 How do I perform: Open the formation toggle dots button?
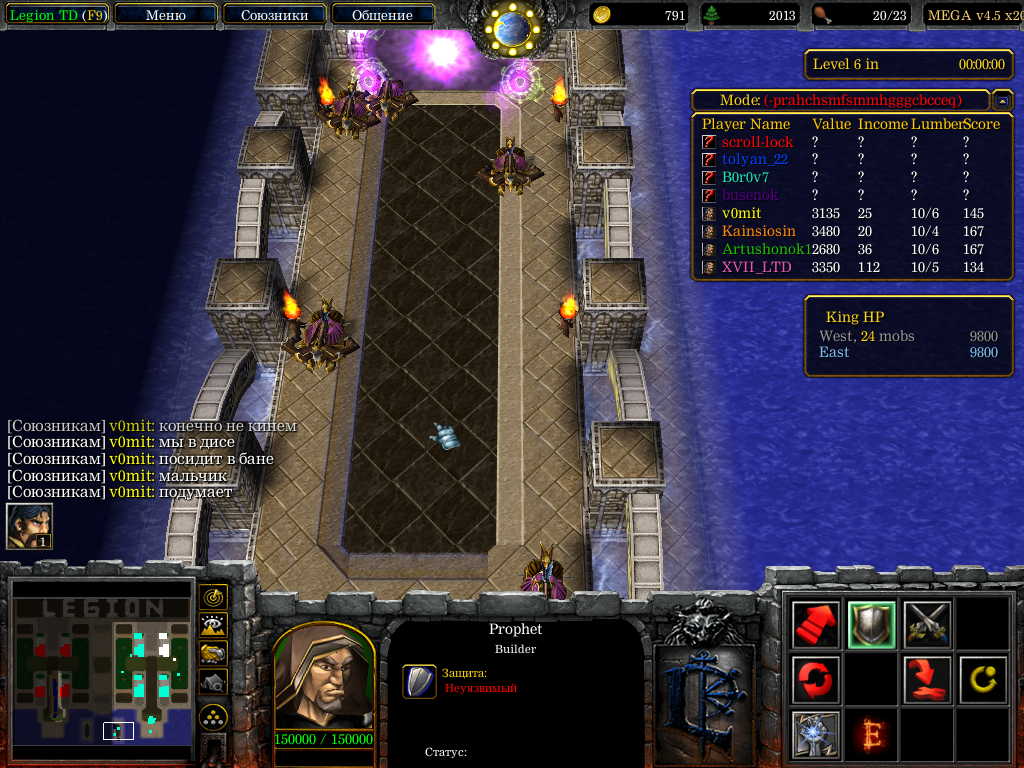click(x=213, y=716)
